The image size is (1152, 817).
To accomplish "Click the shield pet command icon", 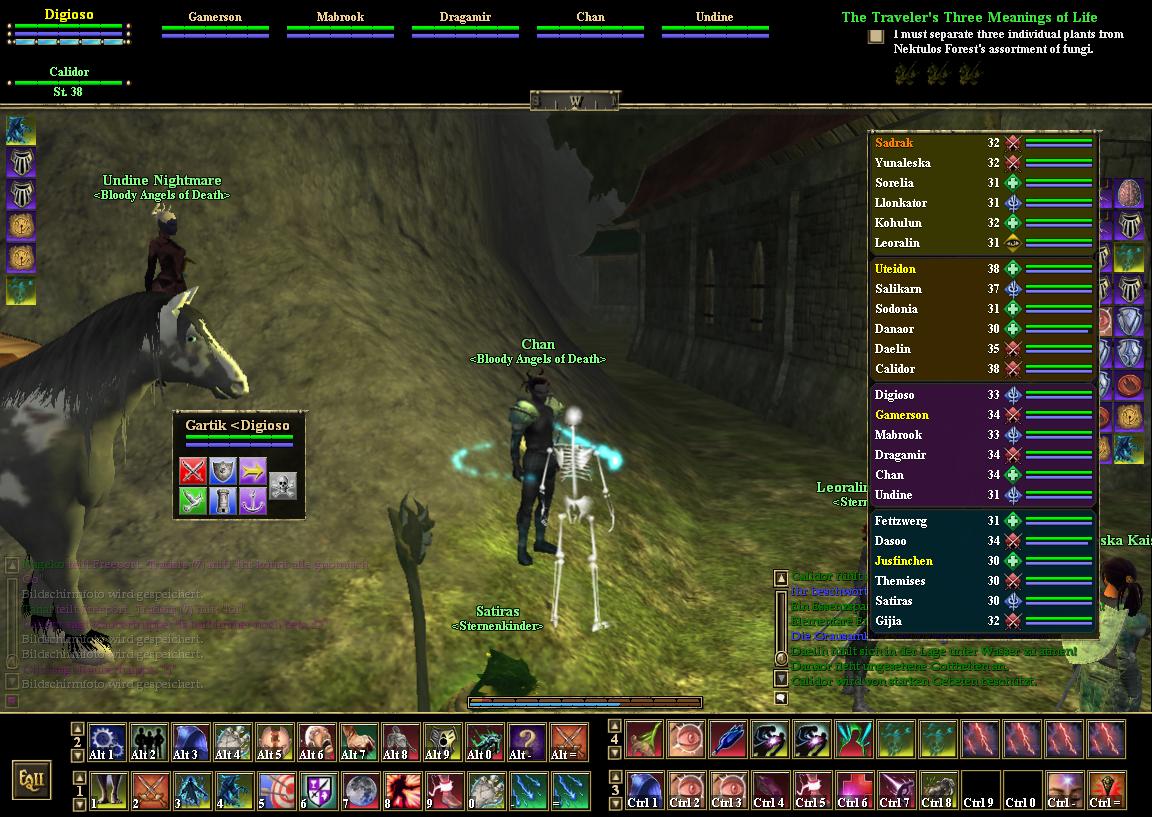I will coord(222,471).
